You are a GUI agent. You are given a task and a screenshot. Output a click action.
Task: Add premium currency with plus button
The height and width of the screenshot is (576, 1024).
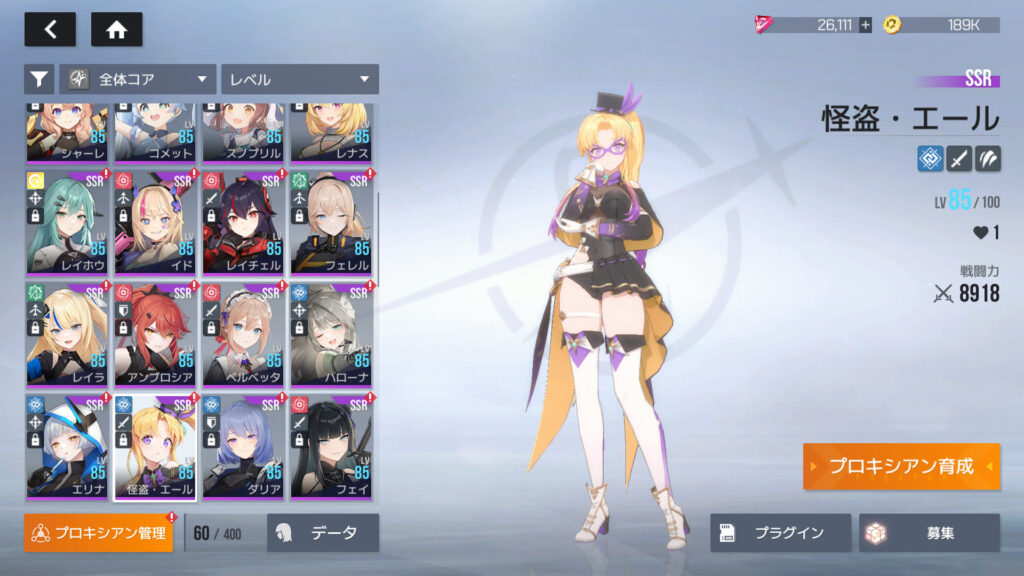865,25
